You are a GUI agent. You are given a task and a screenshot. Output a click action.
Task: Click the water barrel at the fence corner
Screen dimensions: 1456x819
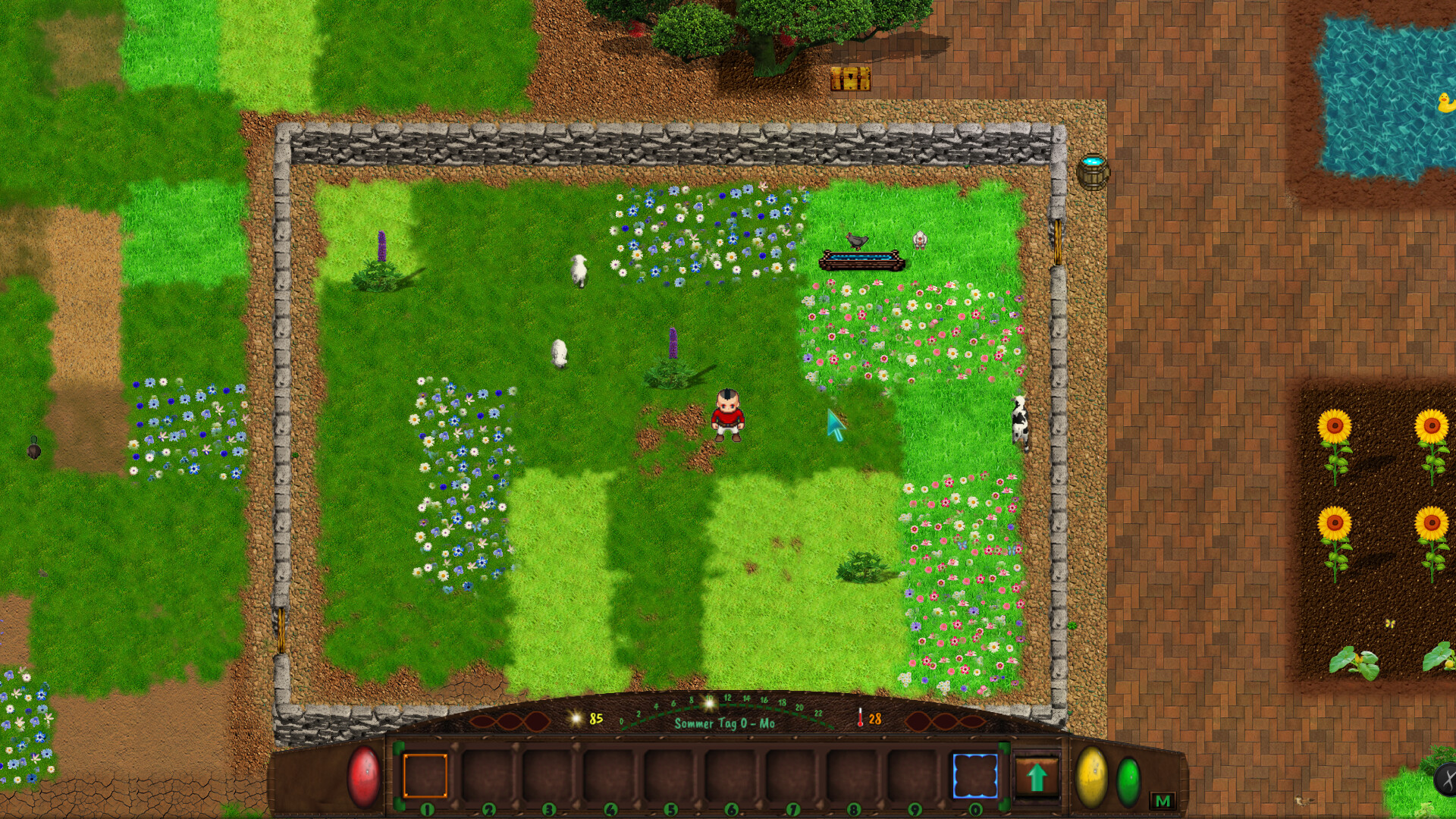1092,171
